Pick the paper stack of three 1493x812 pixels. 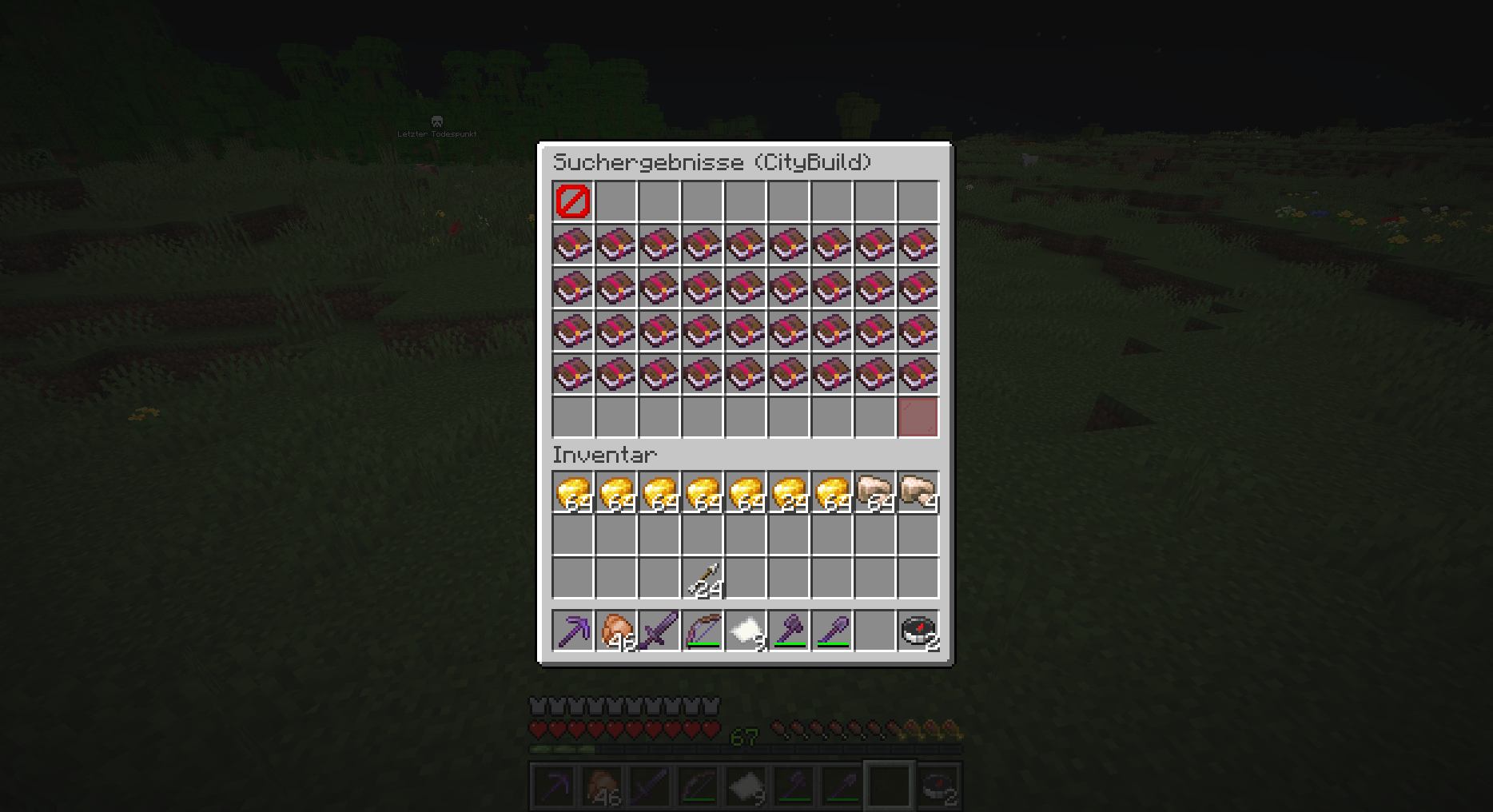[745, 631]
